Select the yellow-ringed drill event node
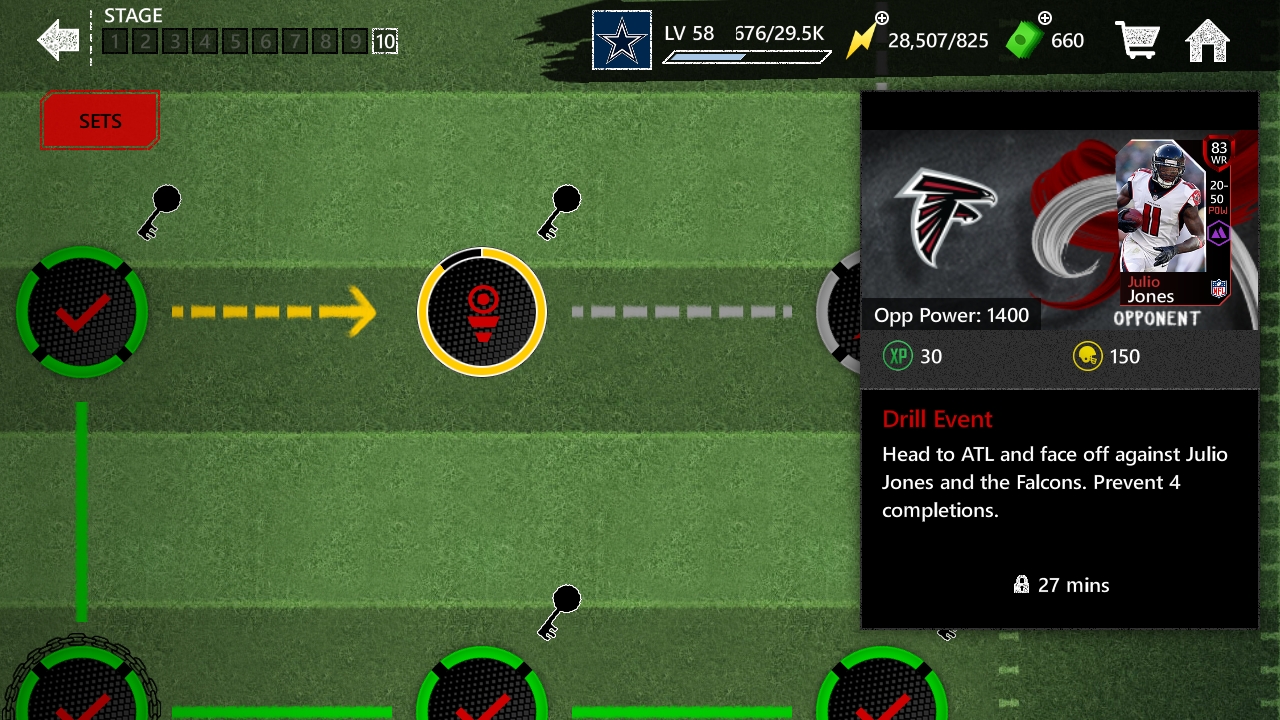Image resolution: width=1280 pixels, height=720 pixels. pyautogui.click(x=482, y=312)
